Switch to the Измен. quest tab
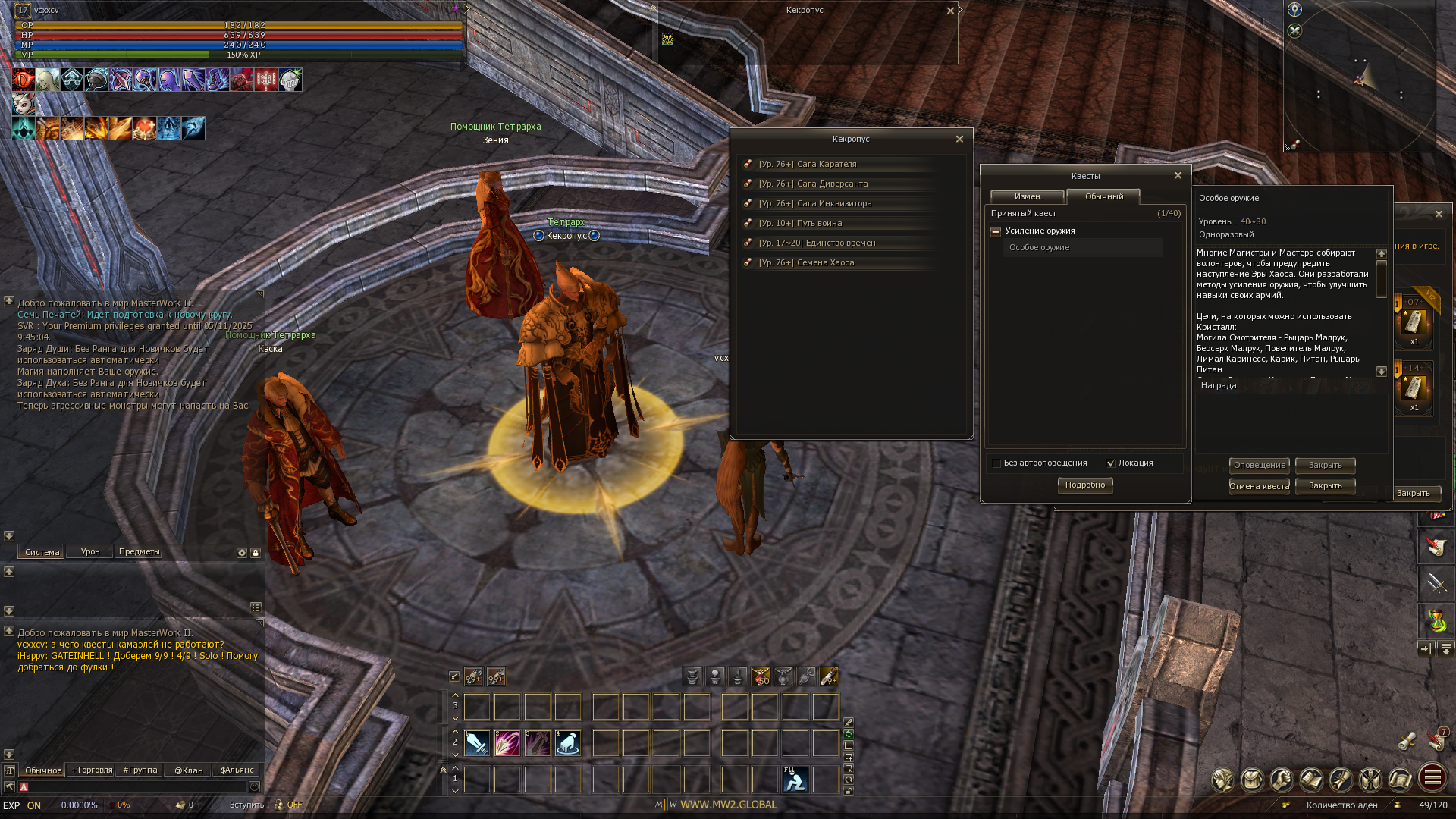1456x819 pixels. [1028, 196]
